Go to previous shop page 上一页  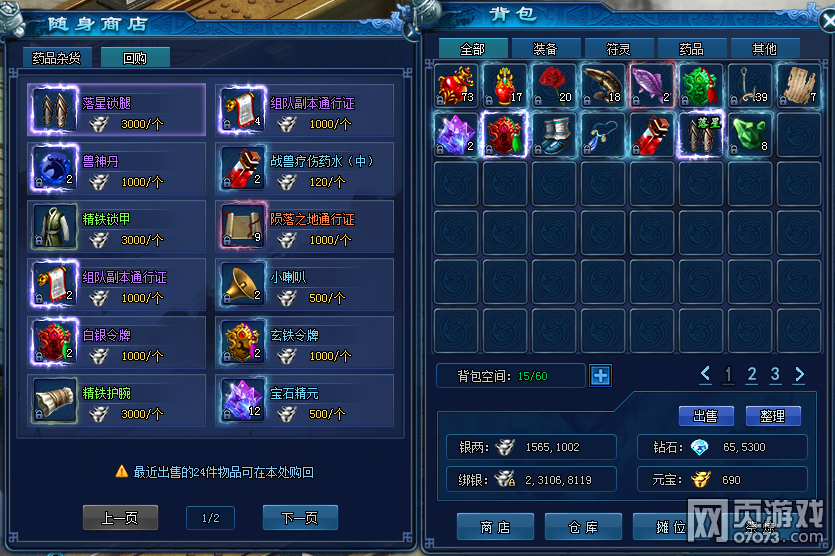pos(120,517)
